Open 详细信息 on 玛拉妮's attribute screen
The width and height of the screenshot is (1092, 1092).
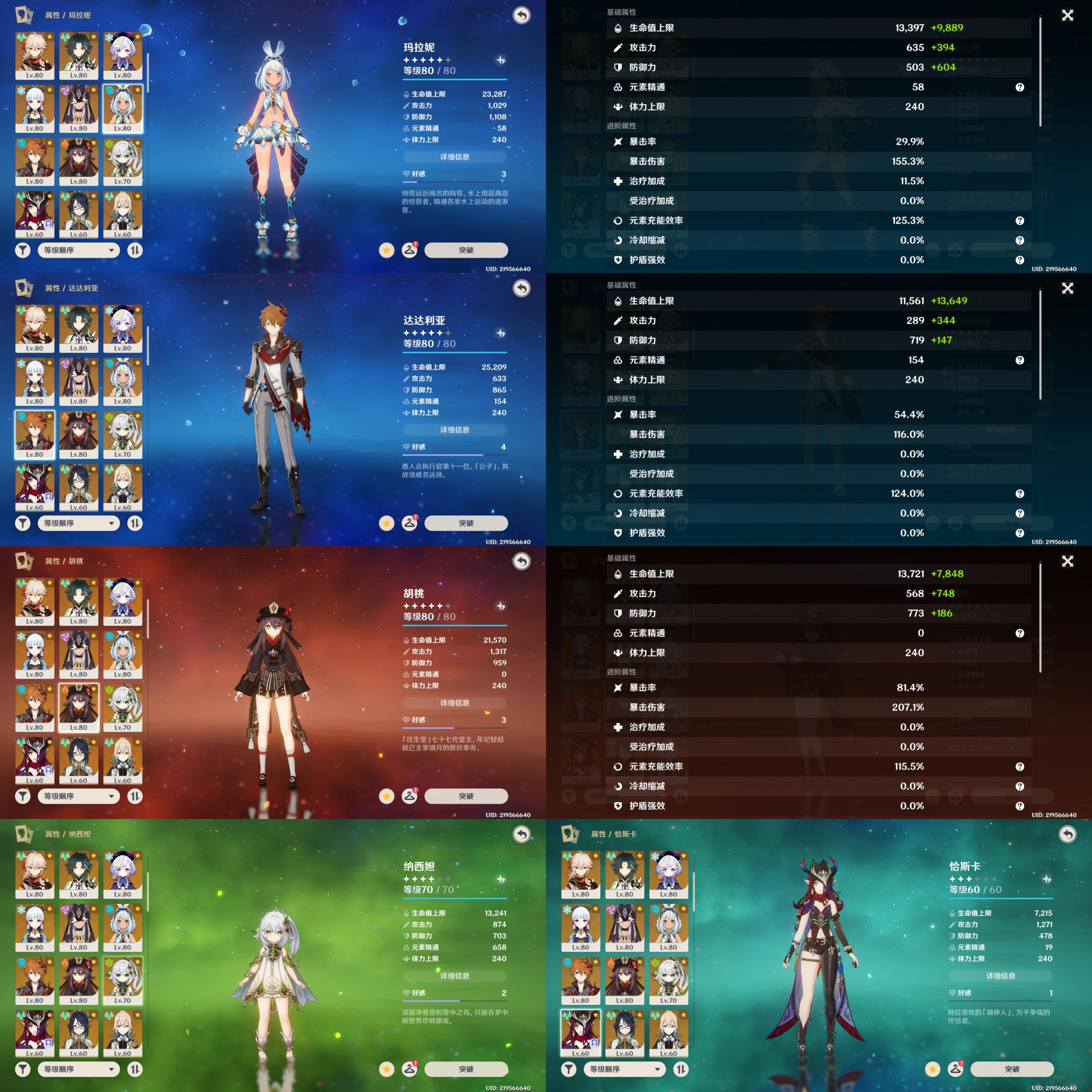click(x=454, y=157)
